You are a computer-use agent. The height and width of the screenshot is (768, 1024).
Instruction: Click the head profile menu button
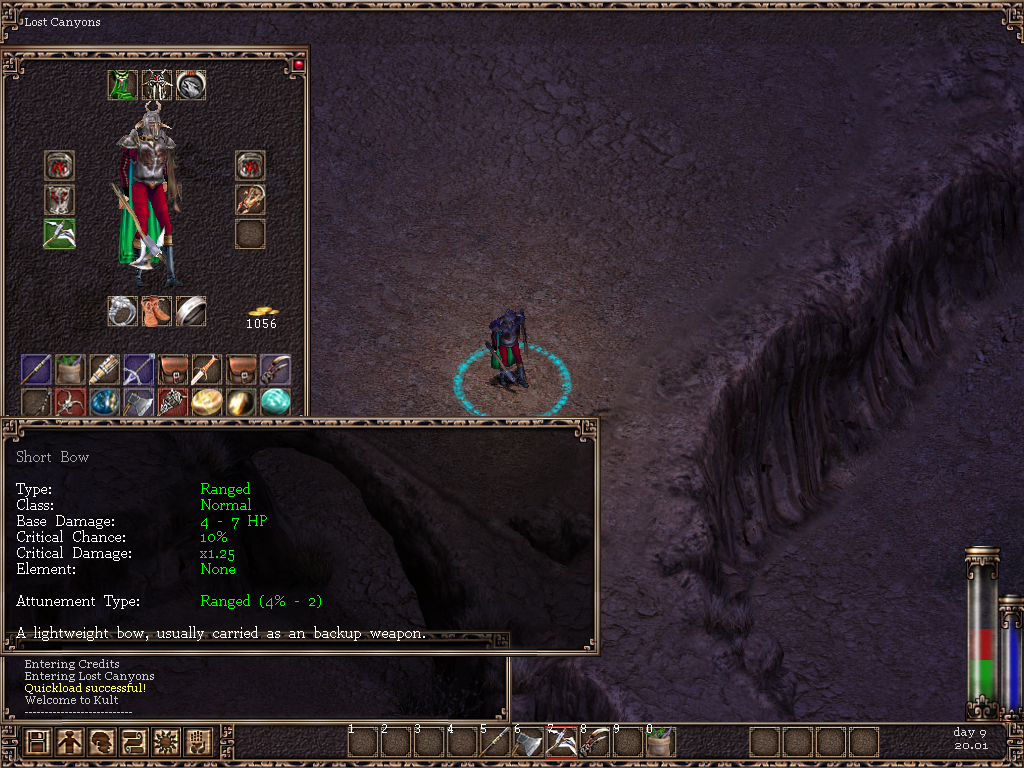pyautogui.click(x=102, y=742)
